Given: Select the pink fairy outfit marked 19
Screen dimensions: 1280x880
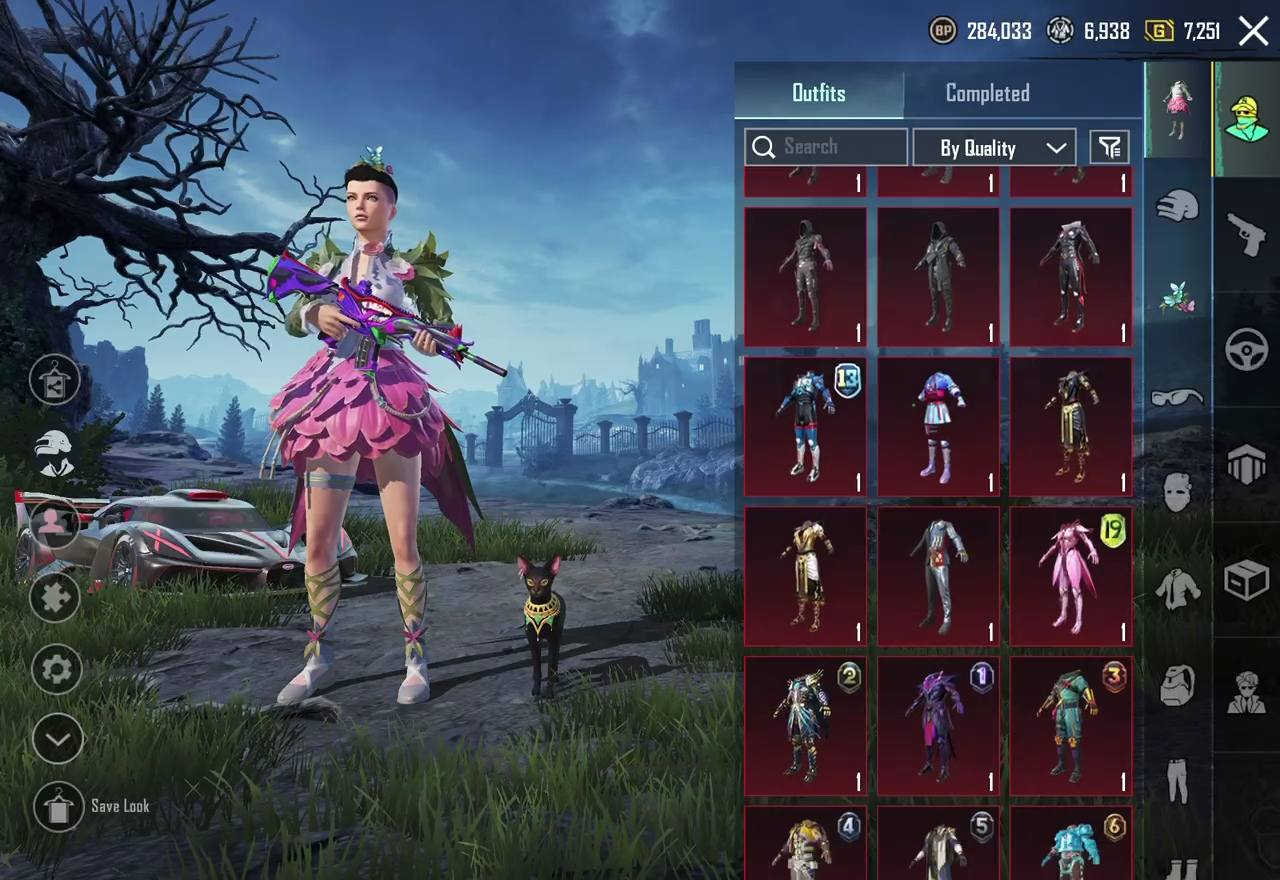Looking at the screenshot, I should point(1070,576).
